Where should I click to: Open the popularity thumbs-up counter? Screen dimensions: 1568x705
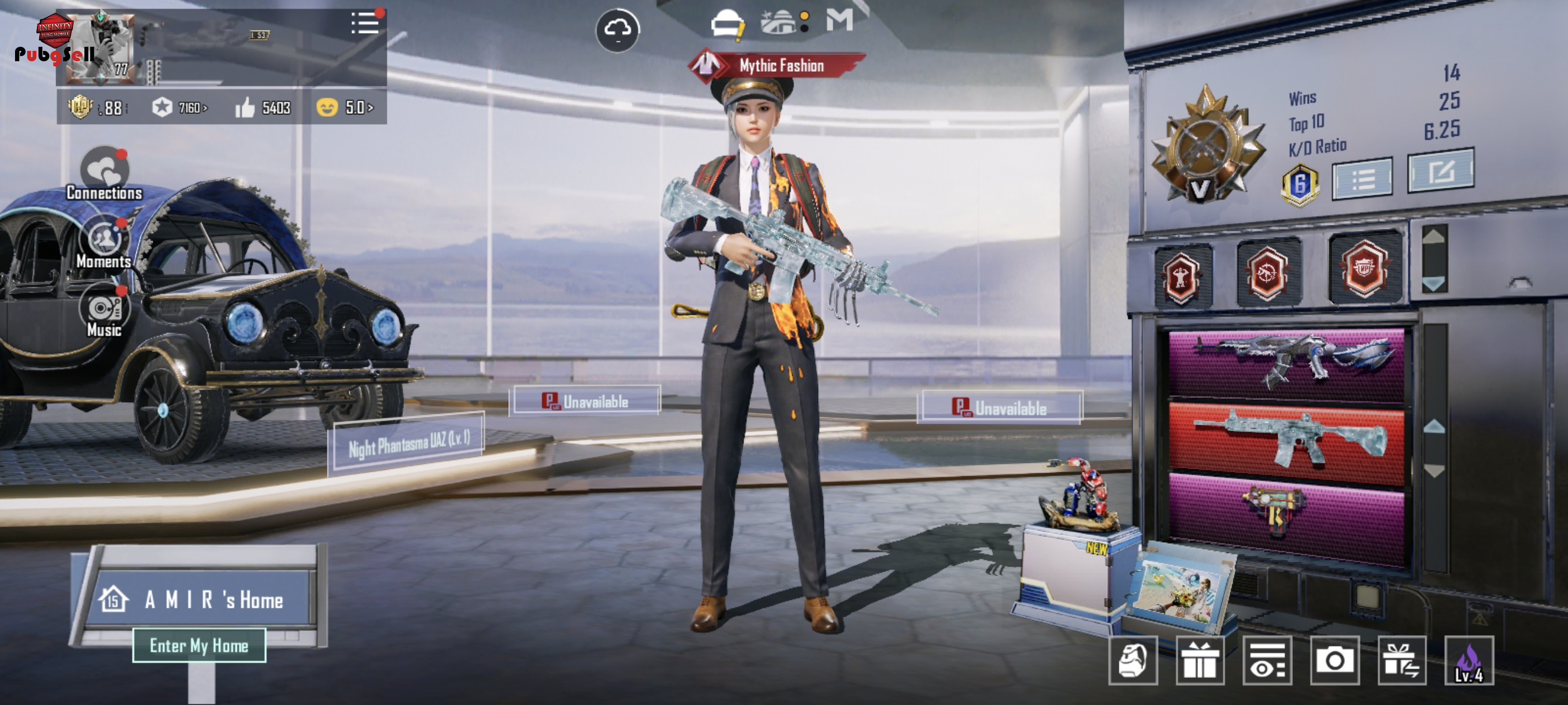click(x=263, y=107)
